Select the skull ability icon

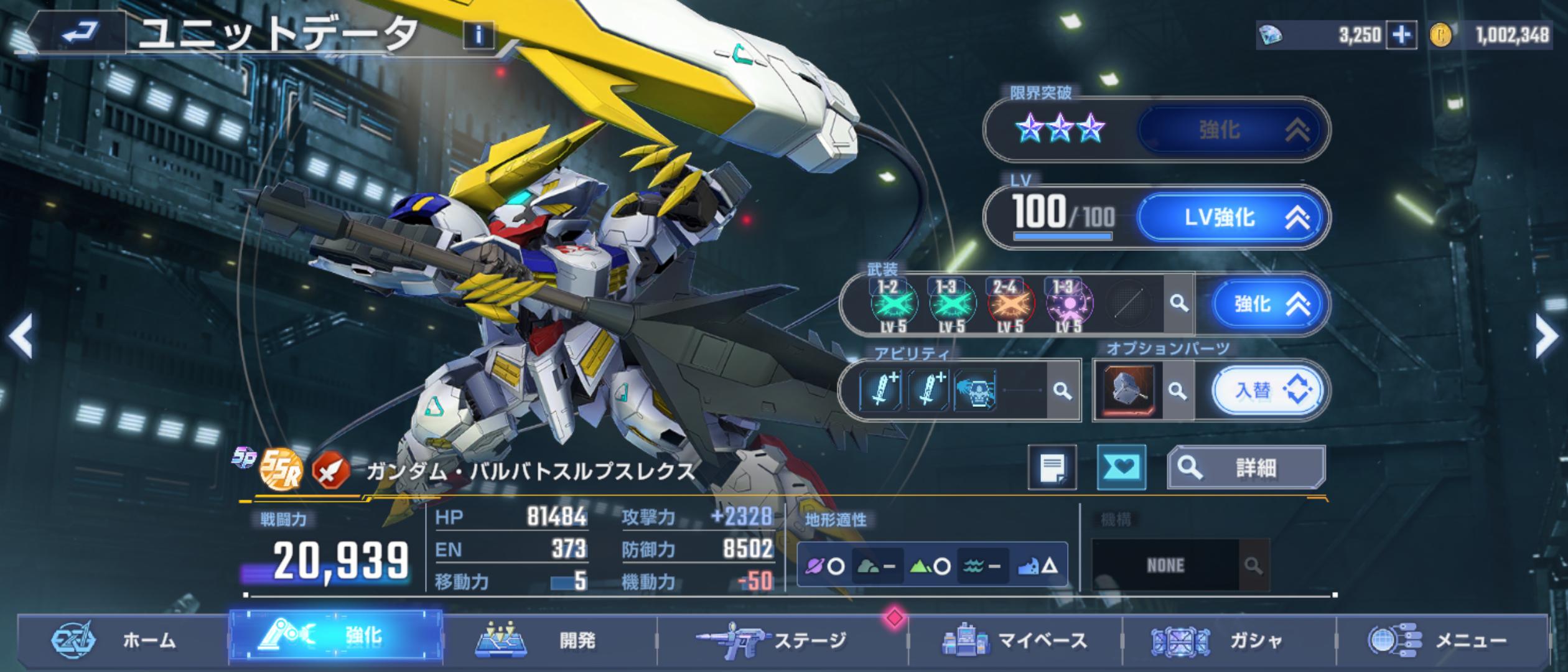(x=974, y=391)
